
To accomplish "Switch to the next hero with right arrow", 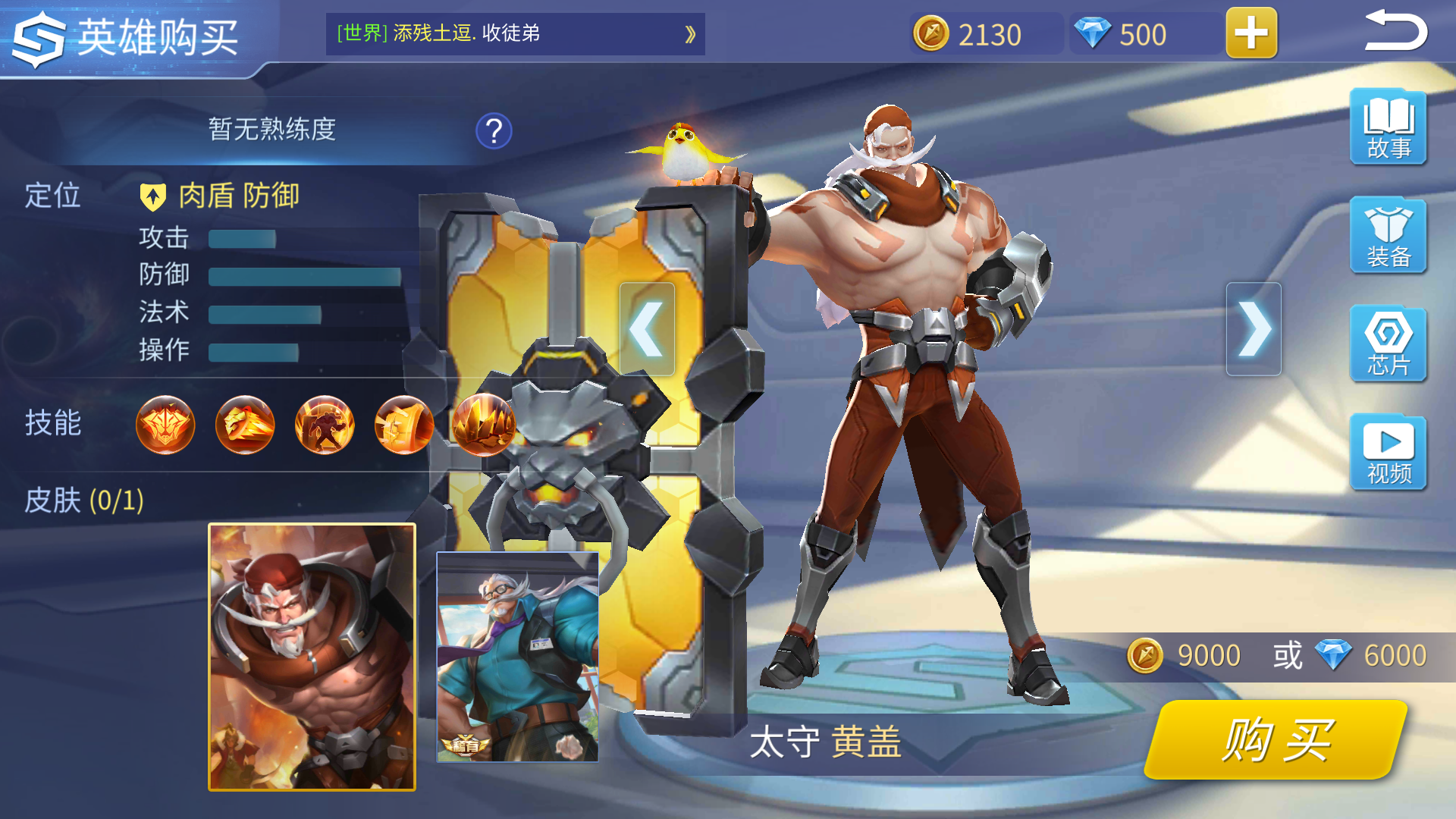I will point(1253,328).
